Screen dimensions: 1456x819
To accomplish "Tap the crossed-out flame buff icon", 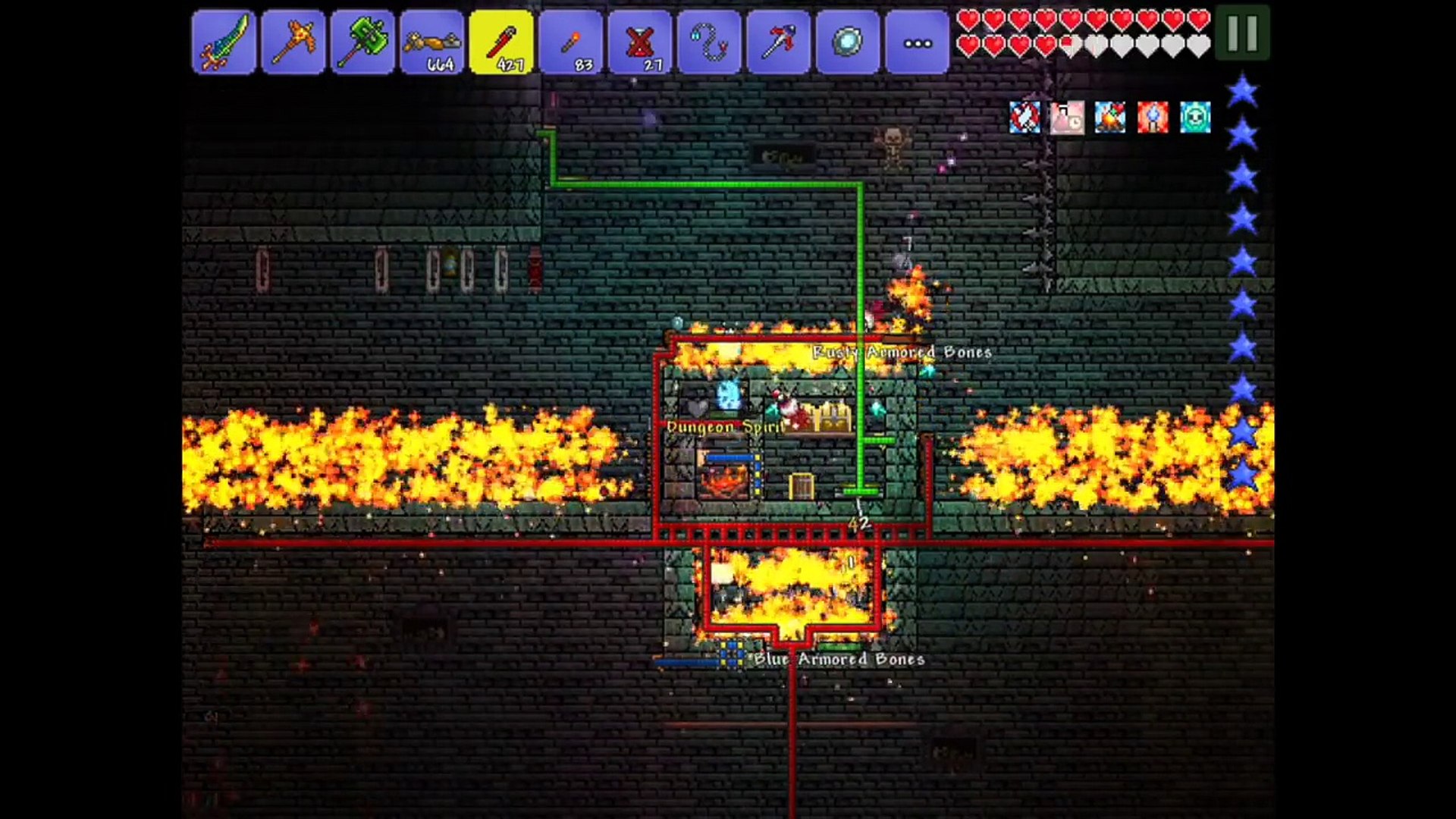I will click(1025, 118).
